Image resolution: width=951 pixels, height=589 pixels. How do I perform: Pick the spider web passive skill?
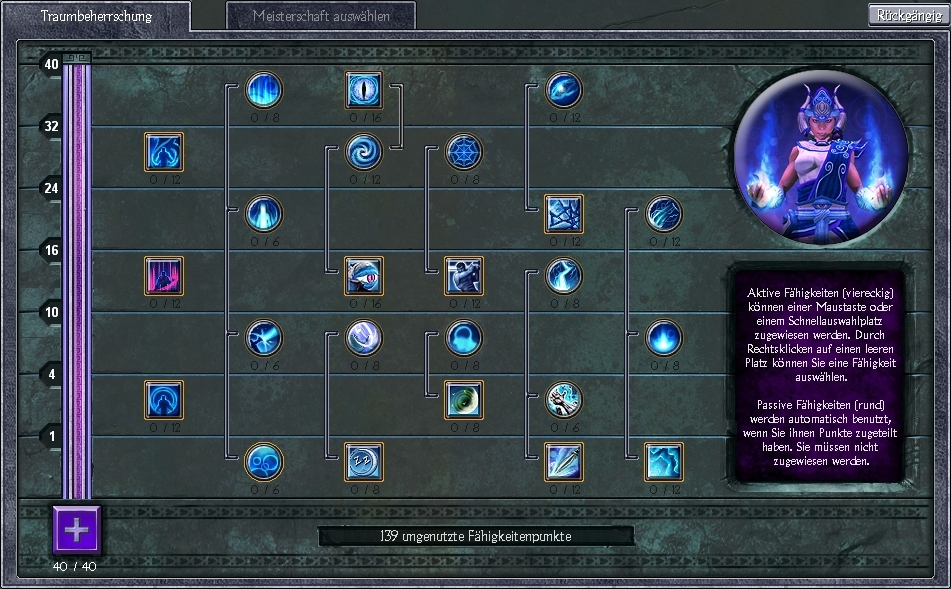pos(464,152)
